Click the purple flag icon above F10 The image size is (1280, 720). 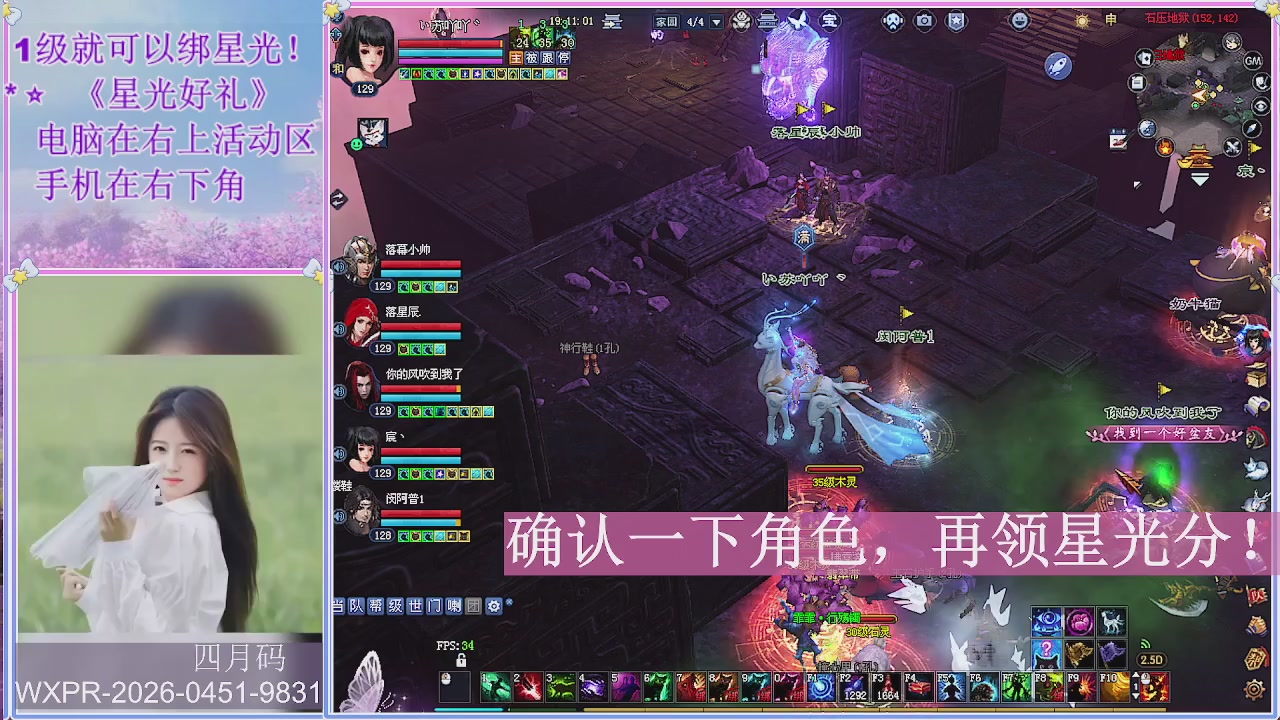point(1112,654)
